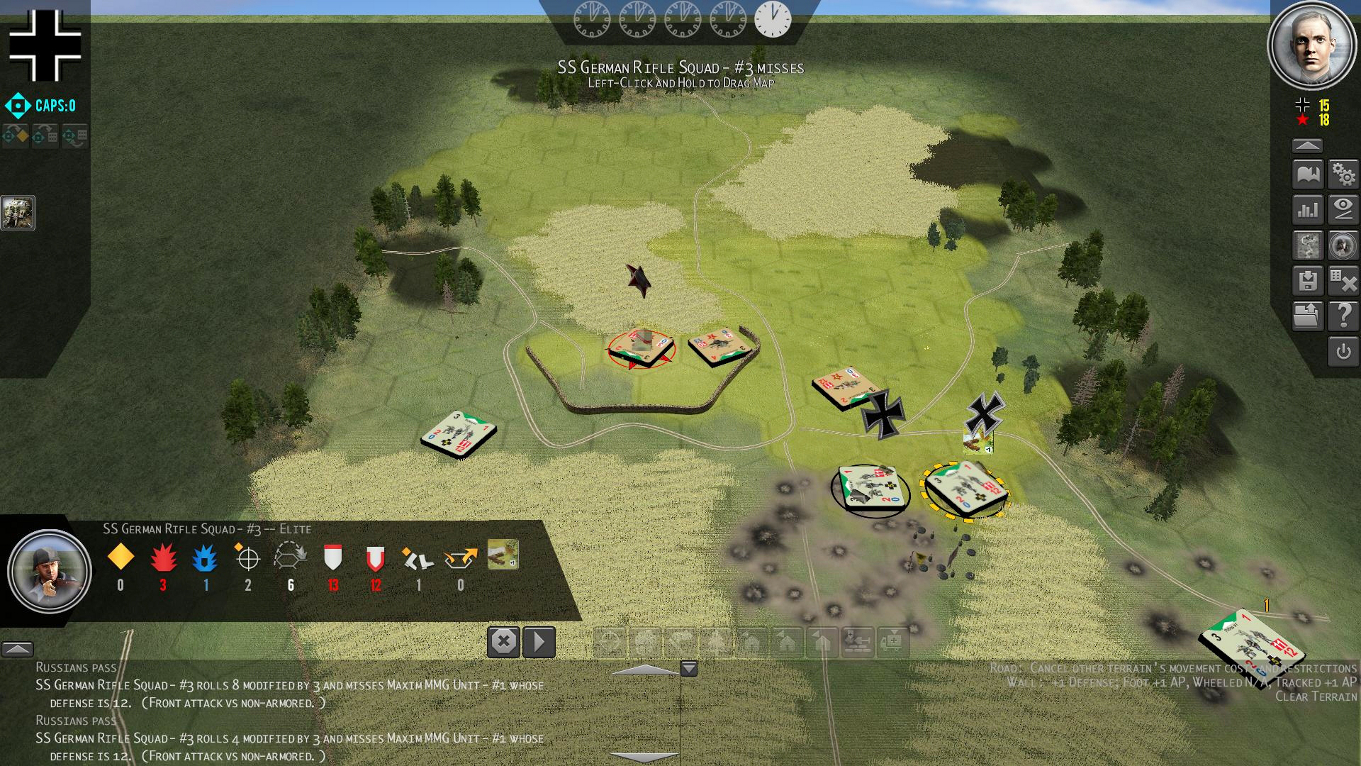View battle statistics with the bar chart icon

(1307, 209)
